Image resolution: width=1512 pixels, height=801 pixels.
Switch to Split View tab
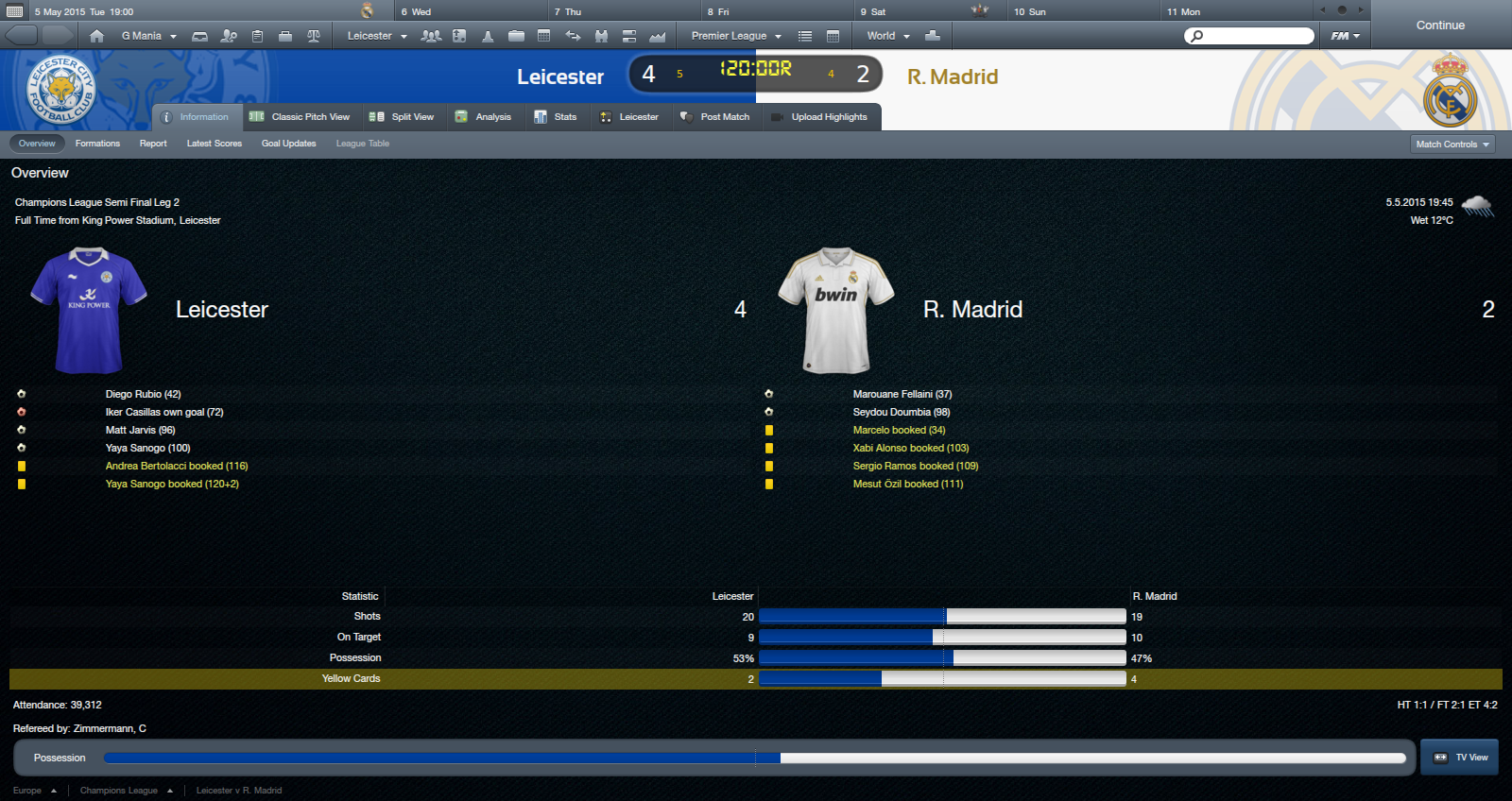[402, 117]
